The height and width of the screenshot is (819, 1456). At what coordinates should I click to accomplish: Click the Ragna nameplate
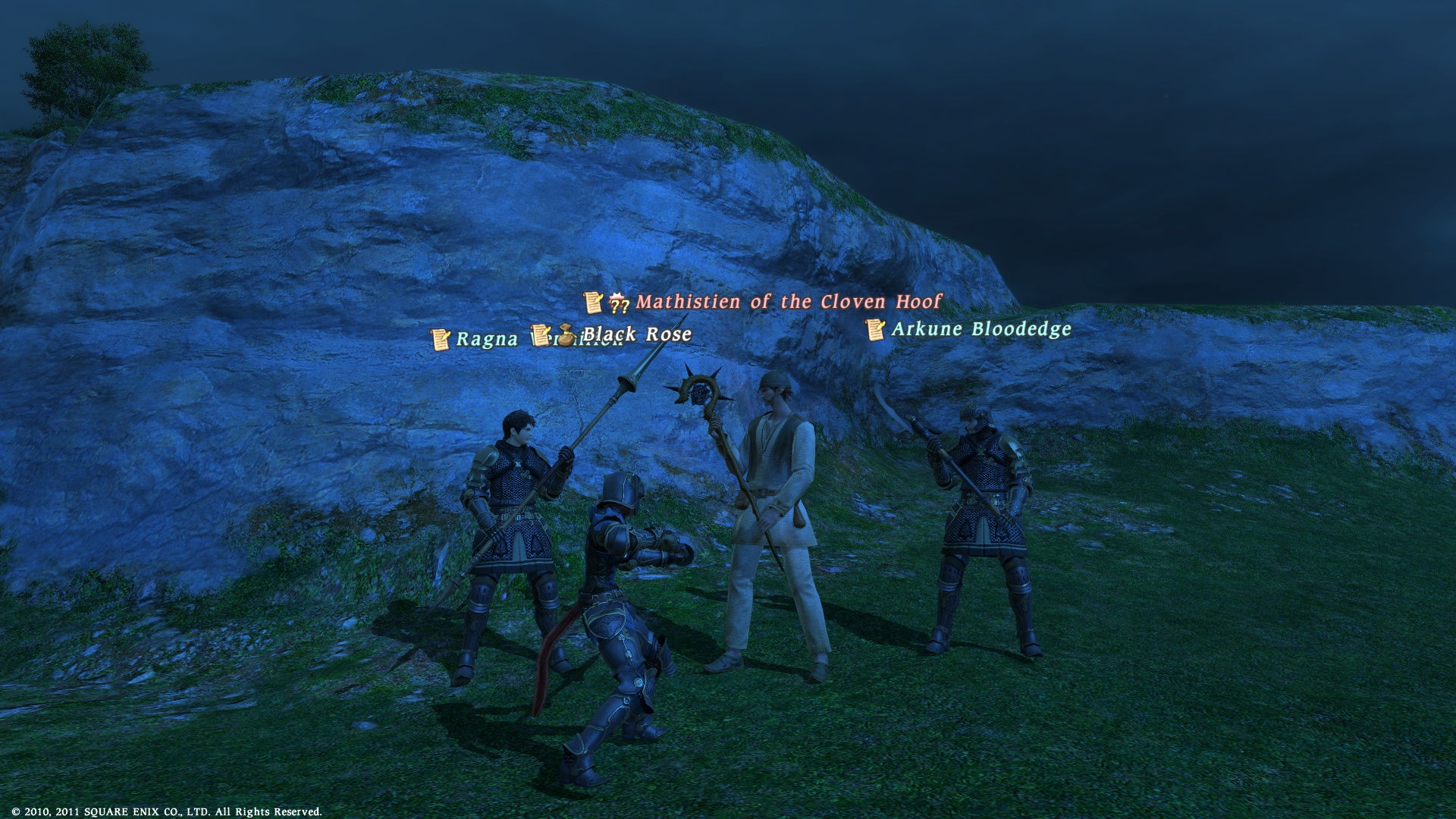(x=486, y=339)
